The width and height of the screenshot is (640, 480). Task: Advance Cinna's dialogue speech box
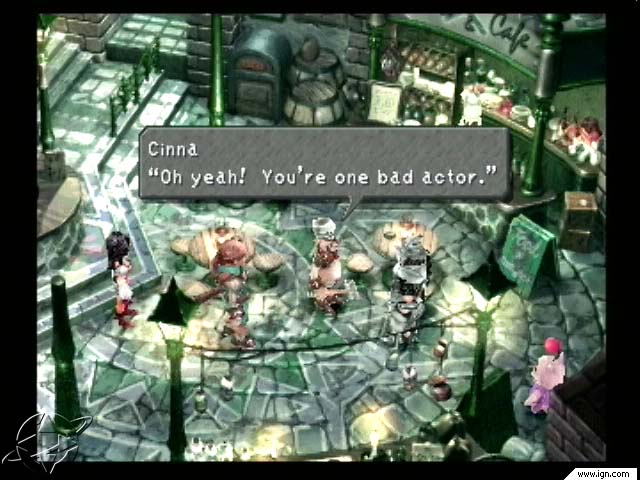tap(324, 163)
